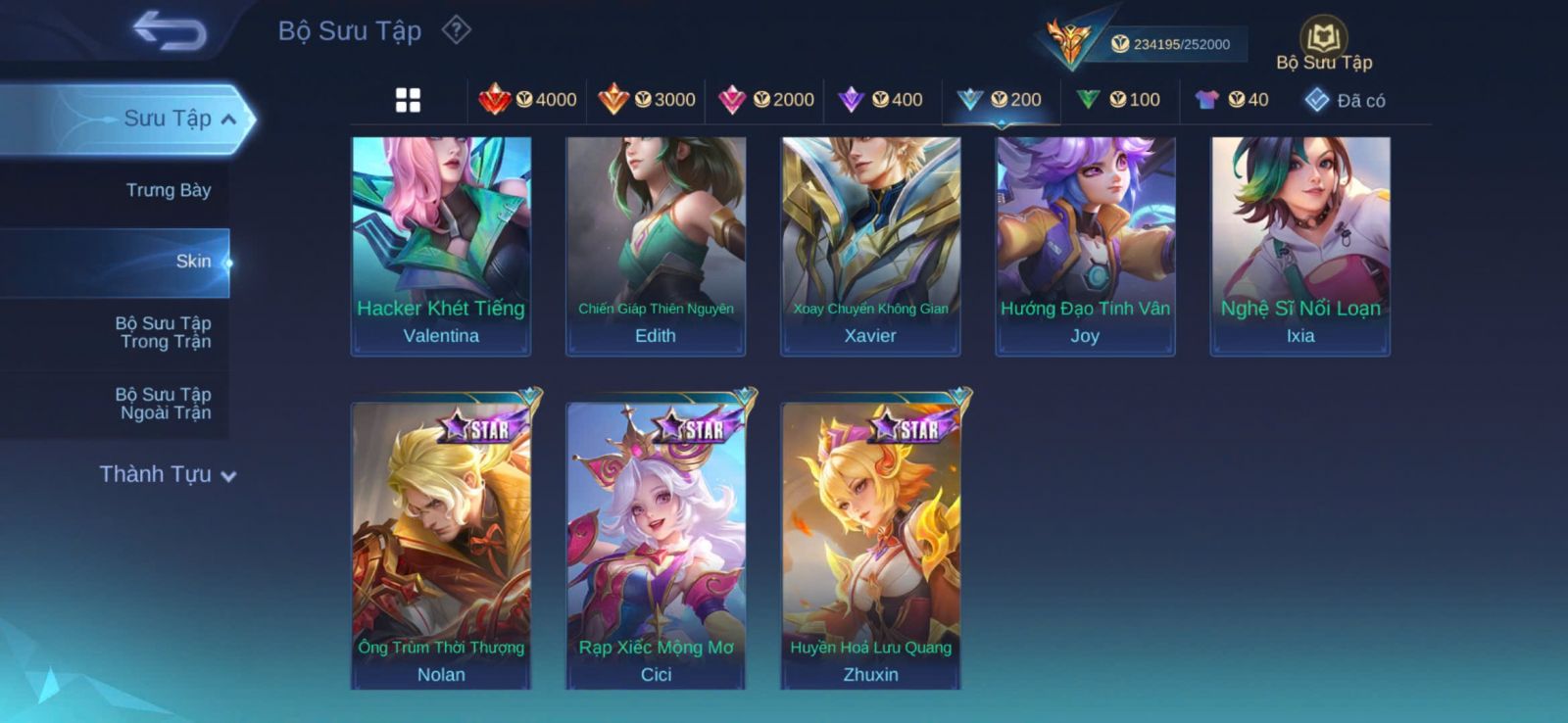
Task: Open the Trưng Bày menu entry
Action: click(x=168, y=190)
